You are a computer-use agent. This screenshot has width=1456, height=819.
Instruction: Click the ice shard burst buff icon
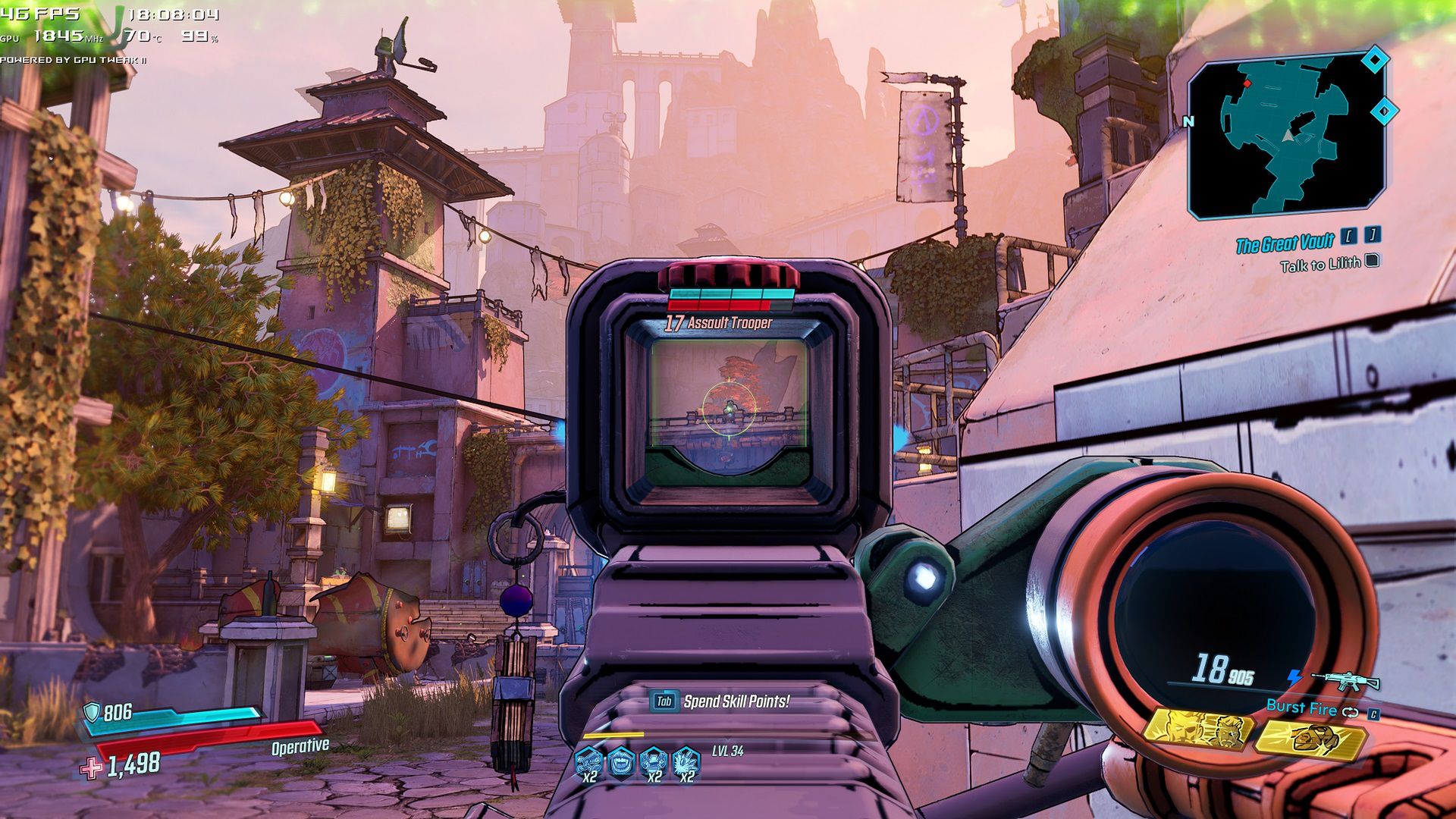point(686,761)
